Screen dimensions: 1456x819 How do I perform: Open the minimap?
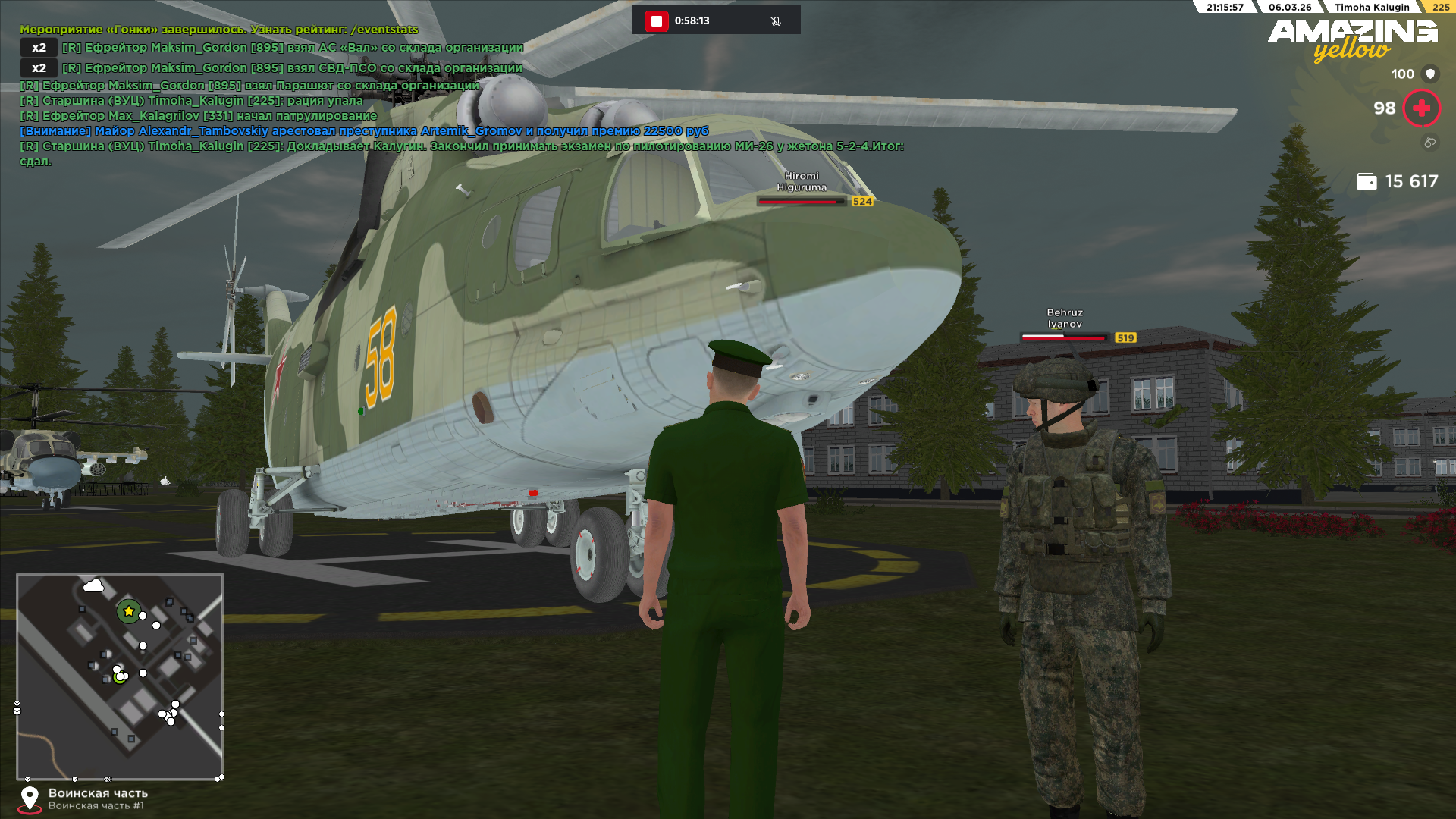120,676
